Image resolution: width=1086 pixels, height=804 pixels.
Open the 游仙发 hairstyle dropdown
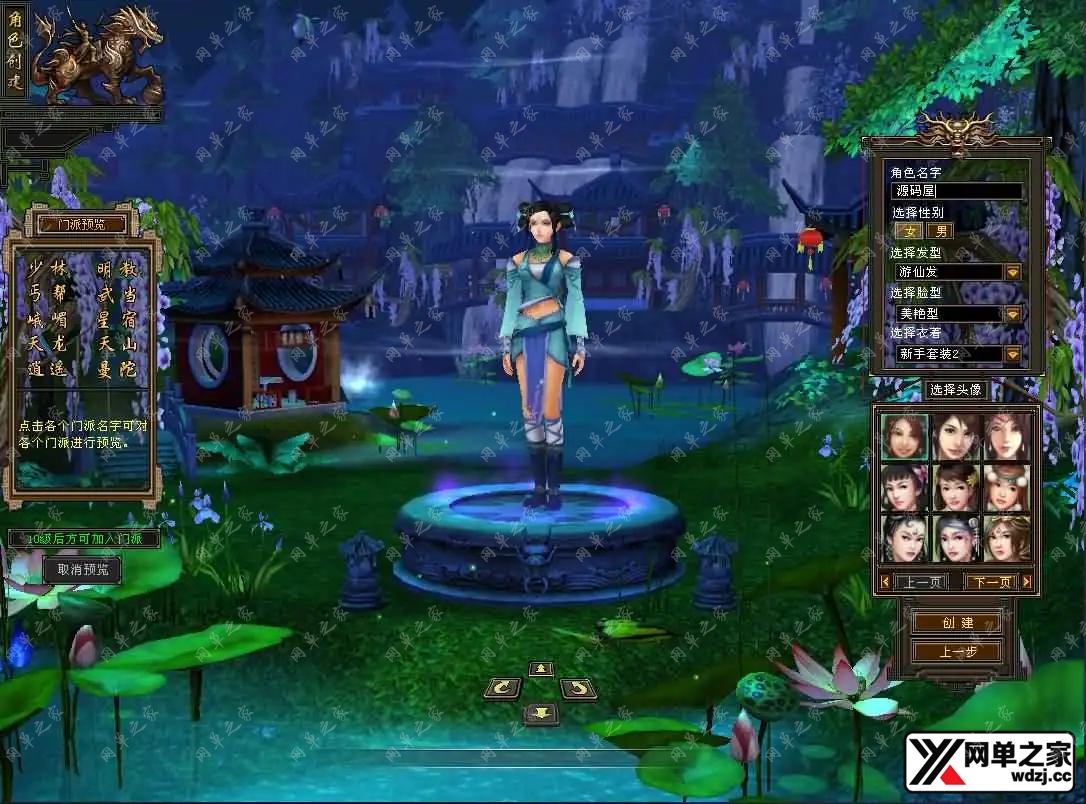[1012, 272]
